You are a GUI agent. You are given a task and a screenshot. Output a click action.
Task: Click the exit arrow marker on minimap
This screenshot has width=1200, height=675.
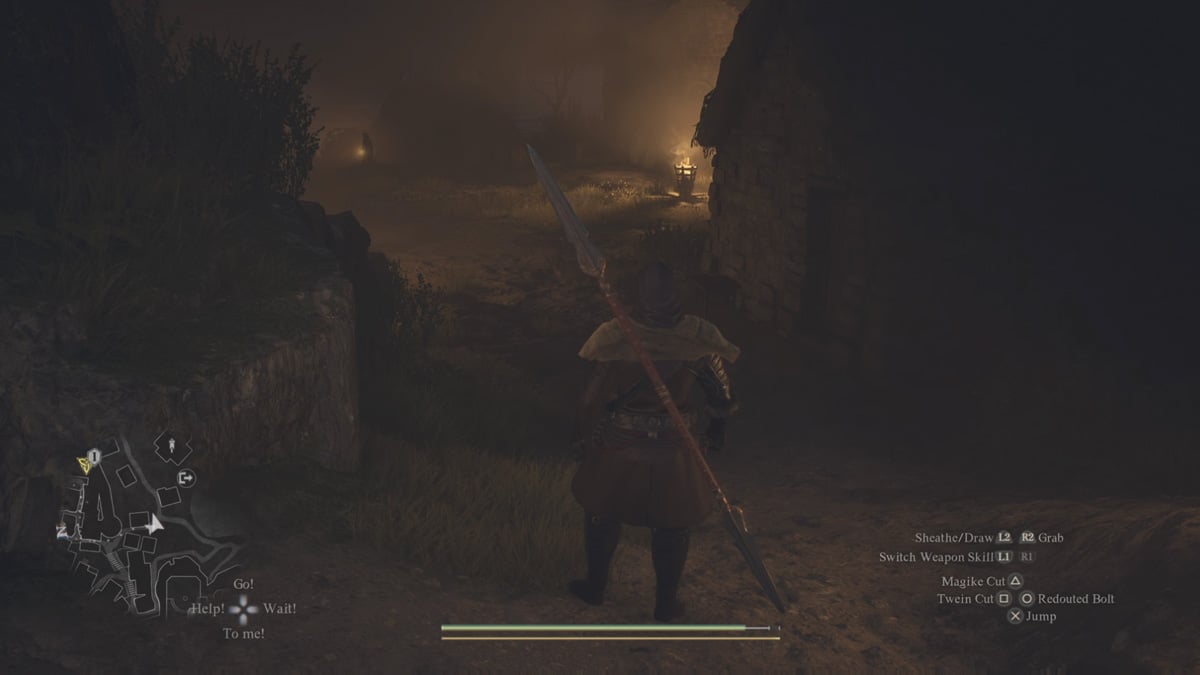[x=186, y=479]
